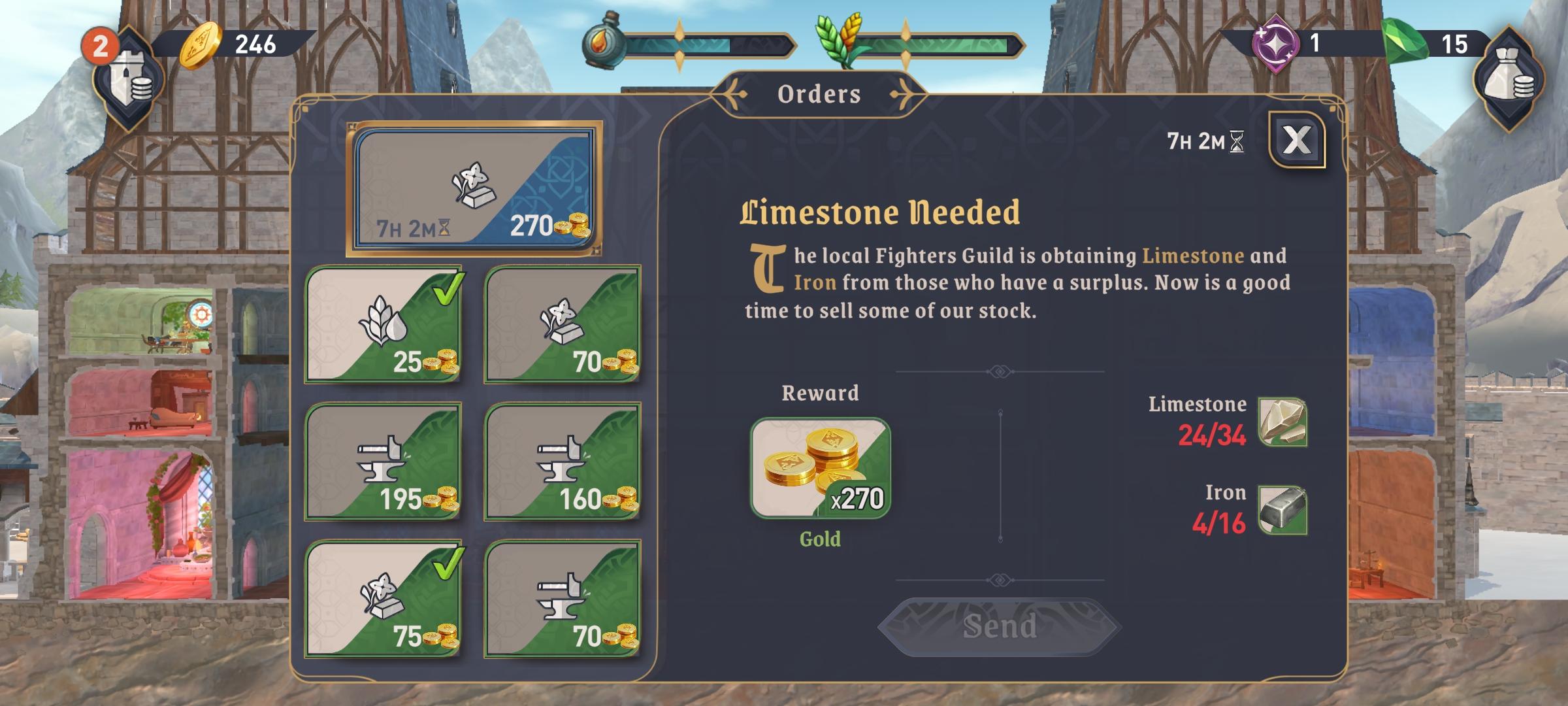This screenshot has width=1568, height=706.
Task: Open the coin sack shop icon
Action: tap(1509, 78)
